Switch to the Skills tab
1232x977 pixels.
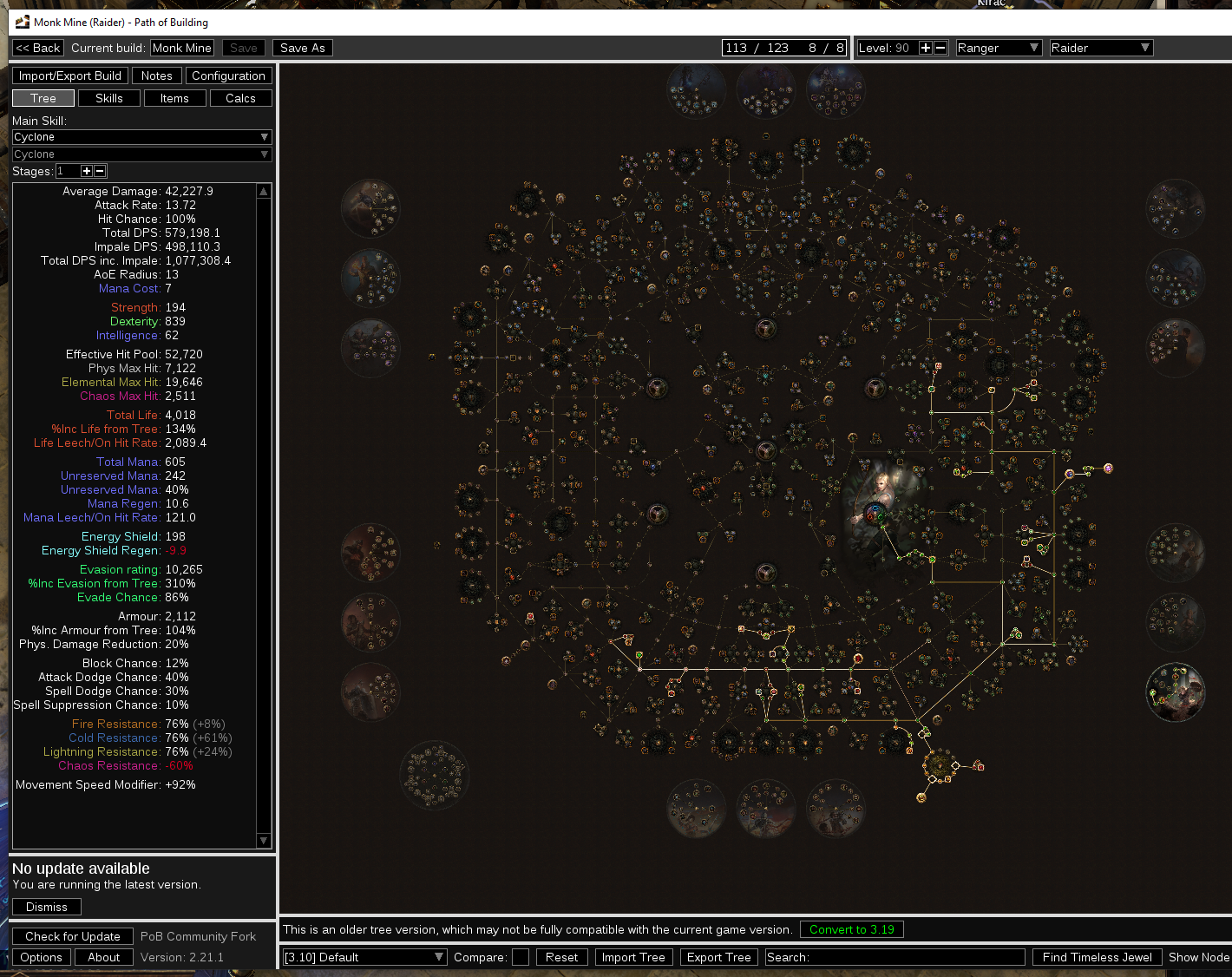(108, 97)
